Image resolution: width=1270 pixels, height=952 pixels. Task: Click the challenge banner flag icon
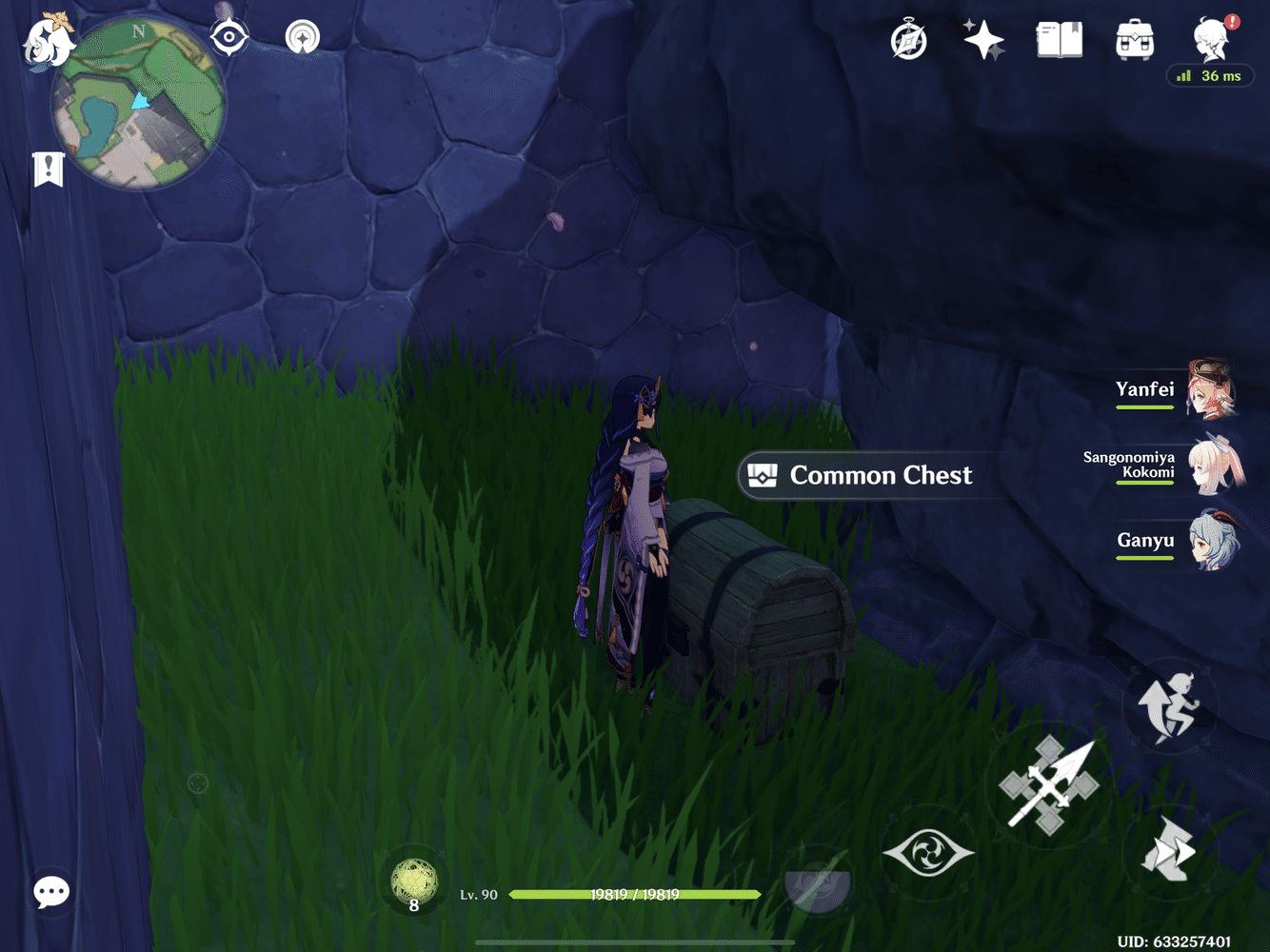[x=48, y=169]
